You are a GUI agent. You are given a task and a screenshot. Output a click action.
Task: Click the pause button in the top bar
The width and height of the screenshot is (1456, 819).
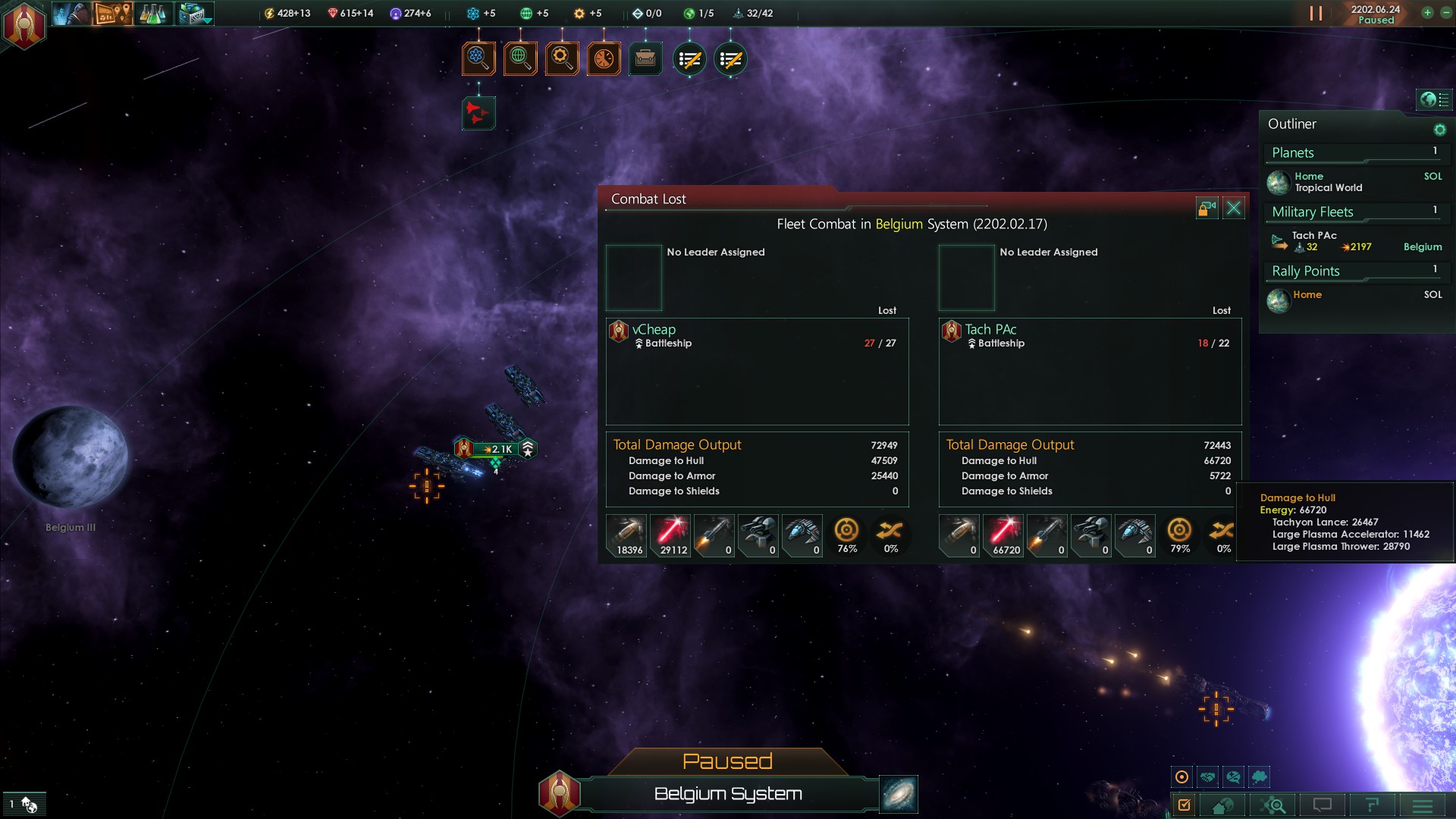click(x=1316, y=14)
